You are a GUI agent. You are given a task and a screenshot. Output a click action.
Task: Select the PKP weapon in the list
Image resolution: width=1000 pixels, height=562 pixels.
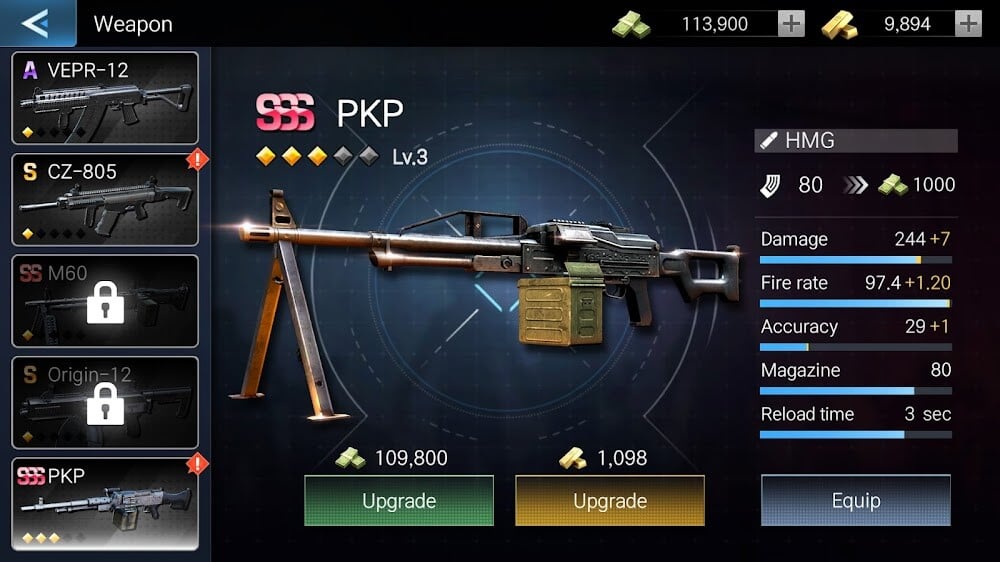105,503
